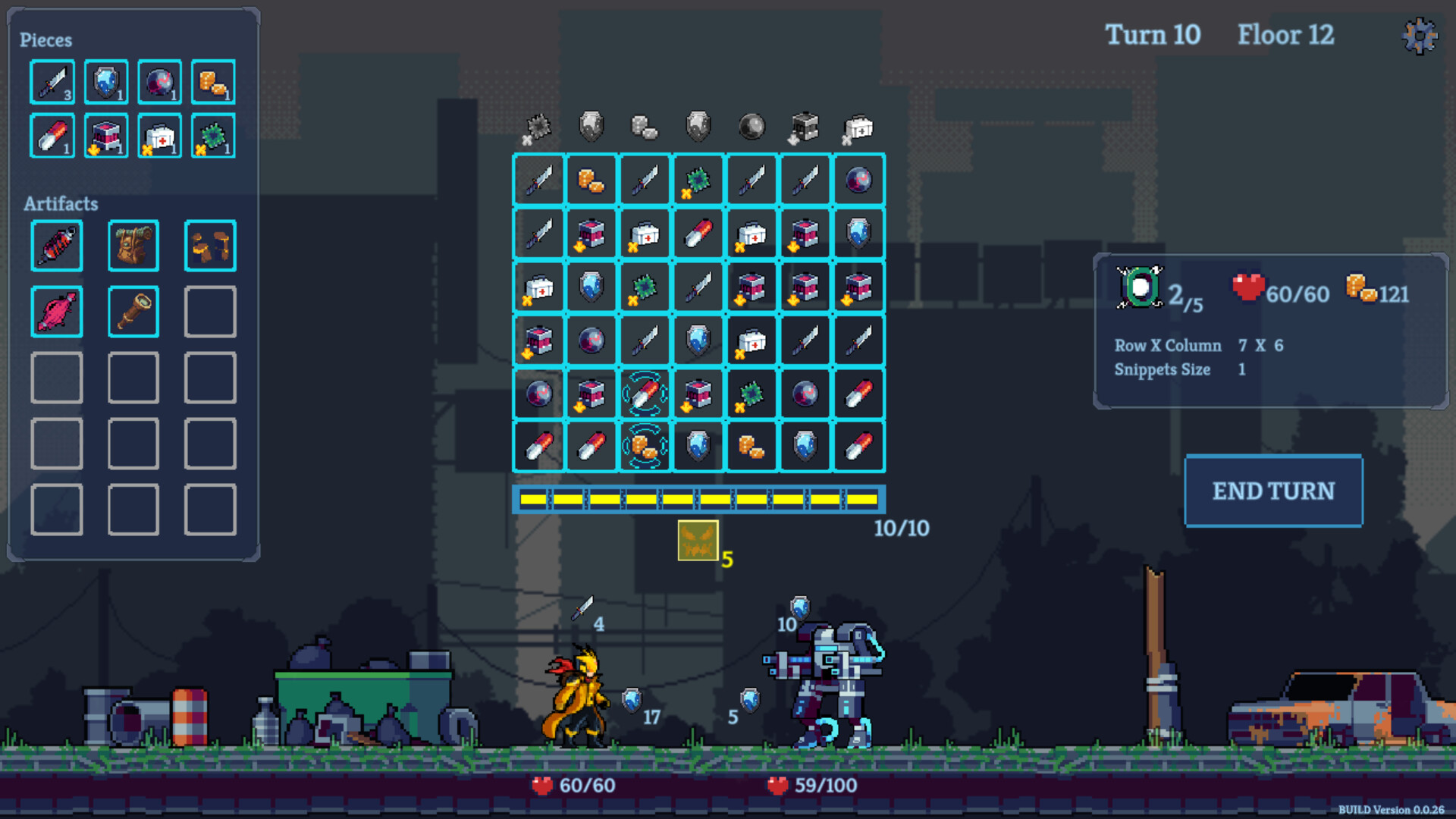This screenshot has width=1456, height=819.
Task: Click the pink candy artifact
Action: (56, 311)
